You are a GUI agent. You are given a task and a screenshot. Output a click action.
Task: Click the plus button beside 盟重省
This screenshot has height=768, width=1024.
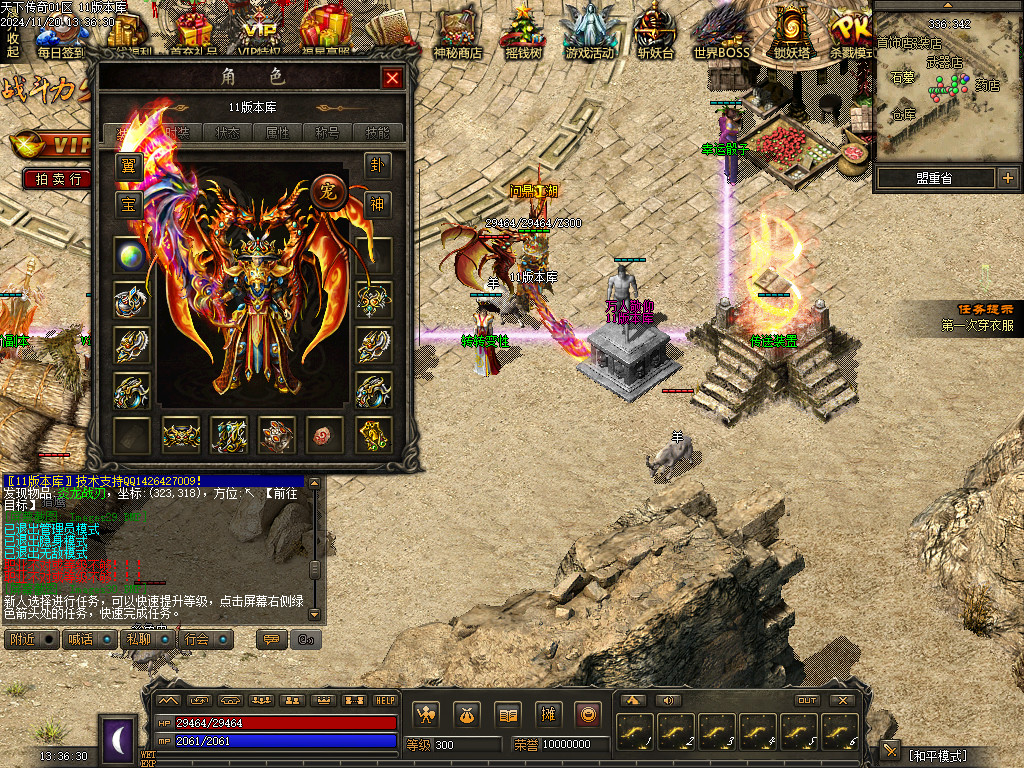[1007, 179]
